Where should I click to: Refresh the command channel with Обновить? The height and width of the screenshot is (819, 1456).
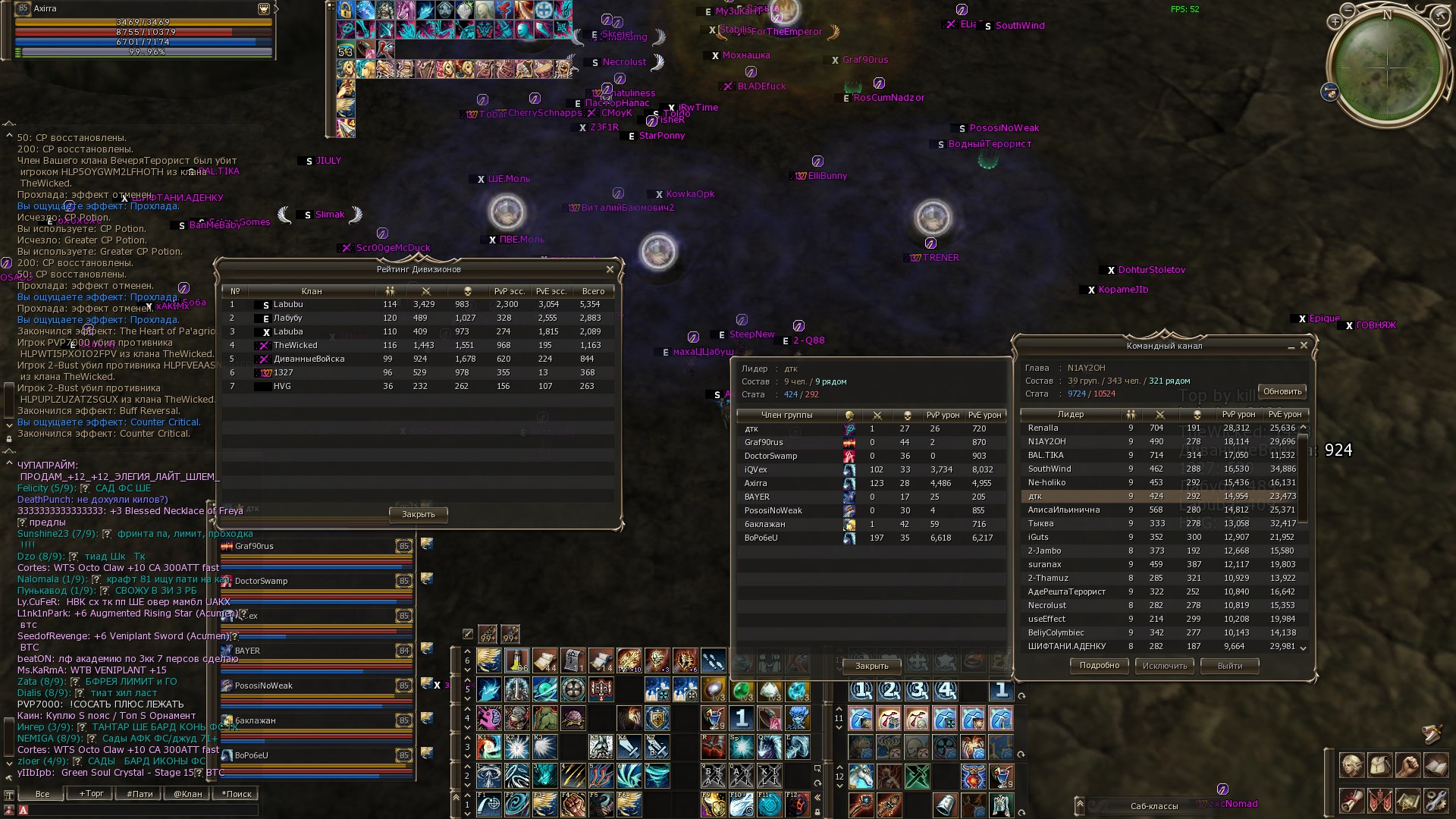pos(1282,391)
